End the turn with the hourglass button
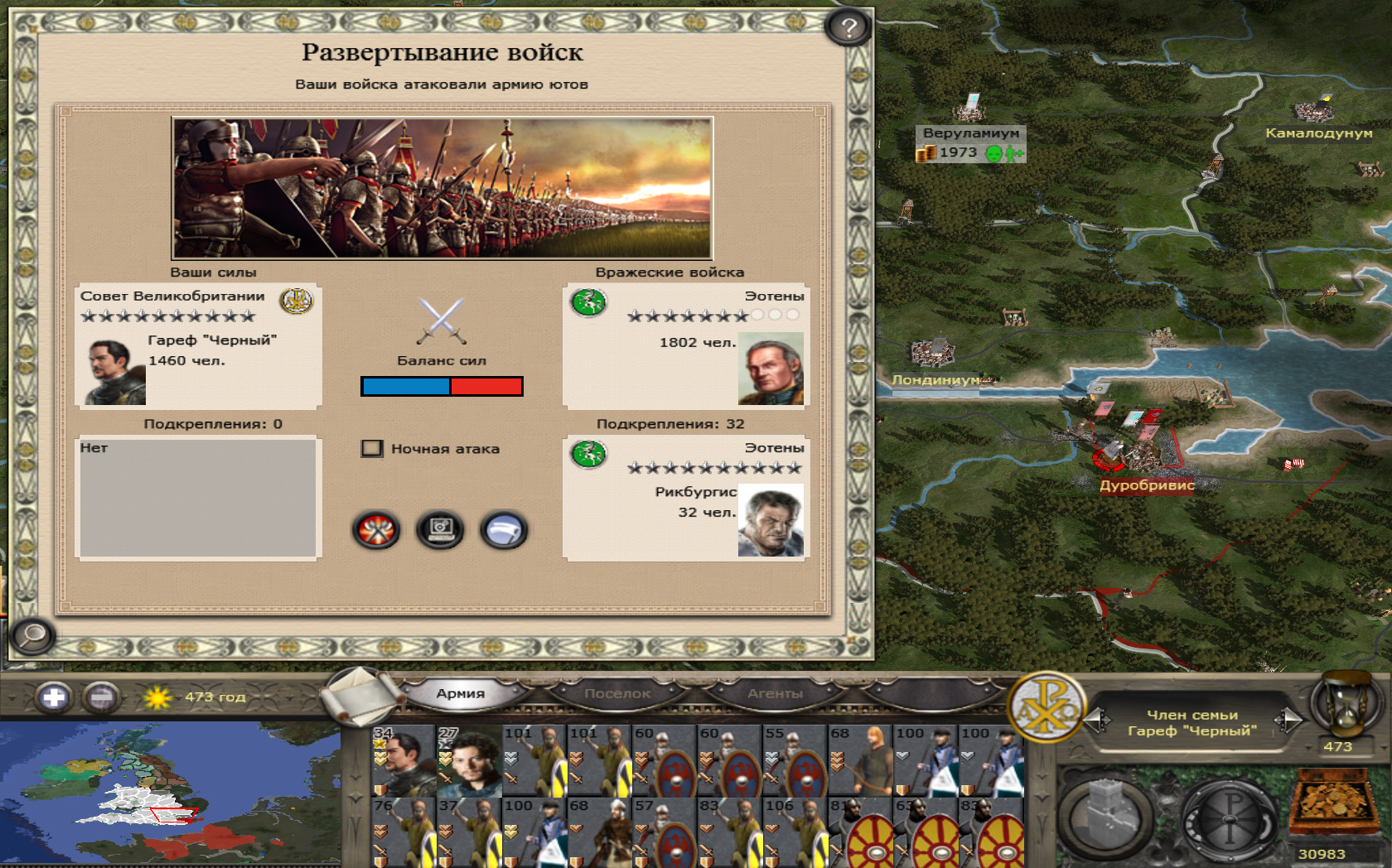Screen dimensions: 1392x868 pos(1343,703)
